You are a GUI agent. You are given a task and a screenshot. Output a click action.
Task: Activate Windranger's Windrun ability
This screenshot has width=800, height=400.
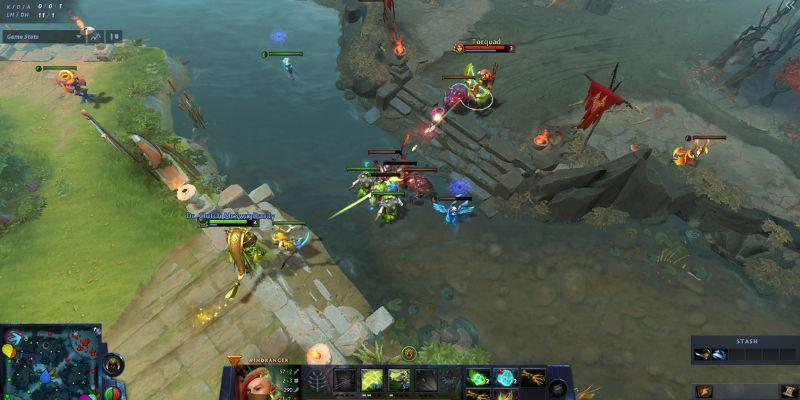tap(398, 381)
